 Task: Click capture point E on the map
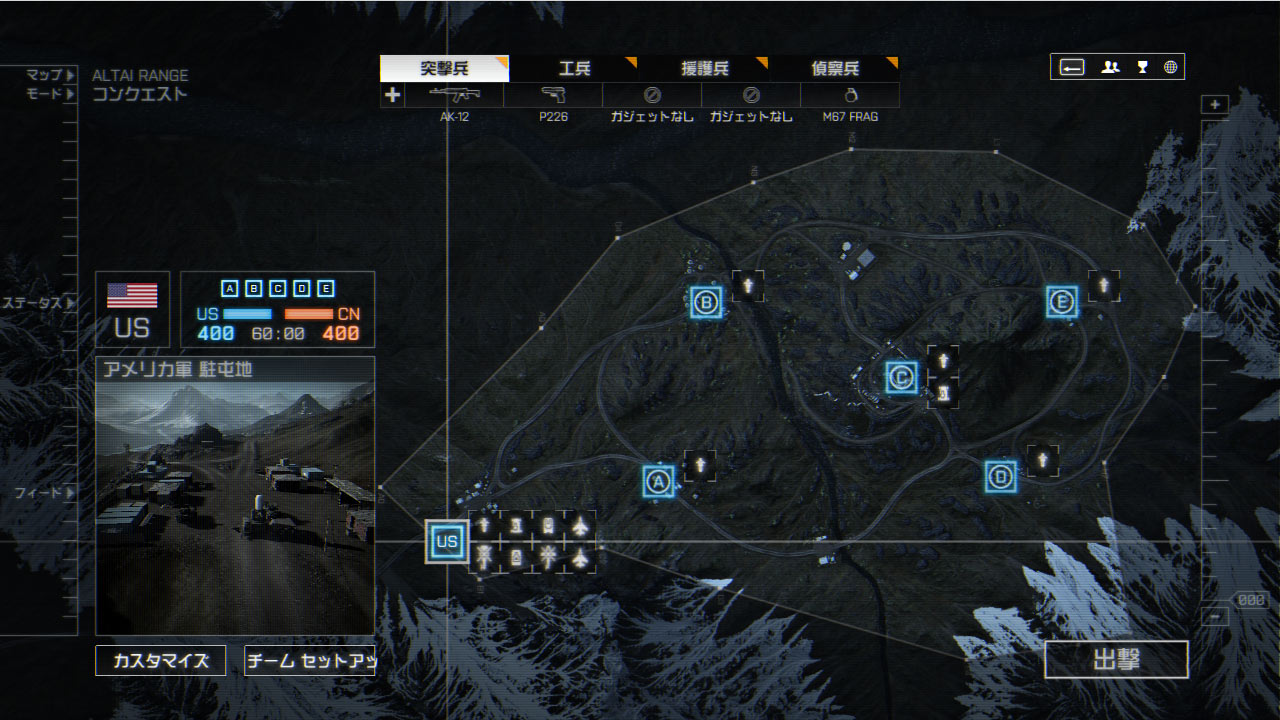coord(1062,301)
